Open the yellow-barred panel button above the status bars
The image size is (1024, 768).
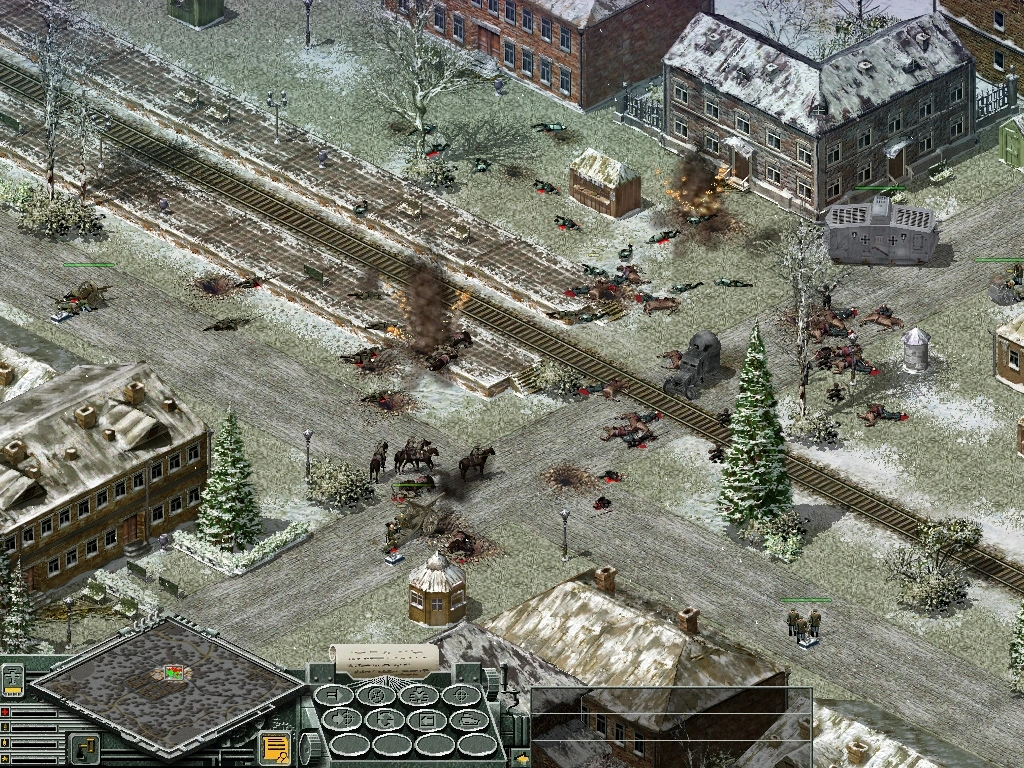coord(13,680)
